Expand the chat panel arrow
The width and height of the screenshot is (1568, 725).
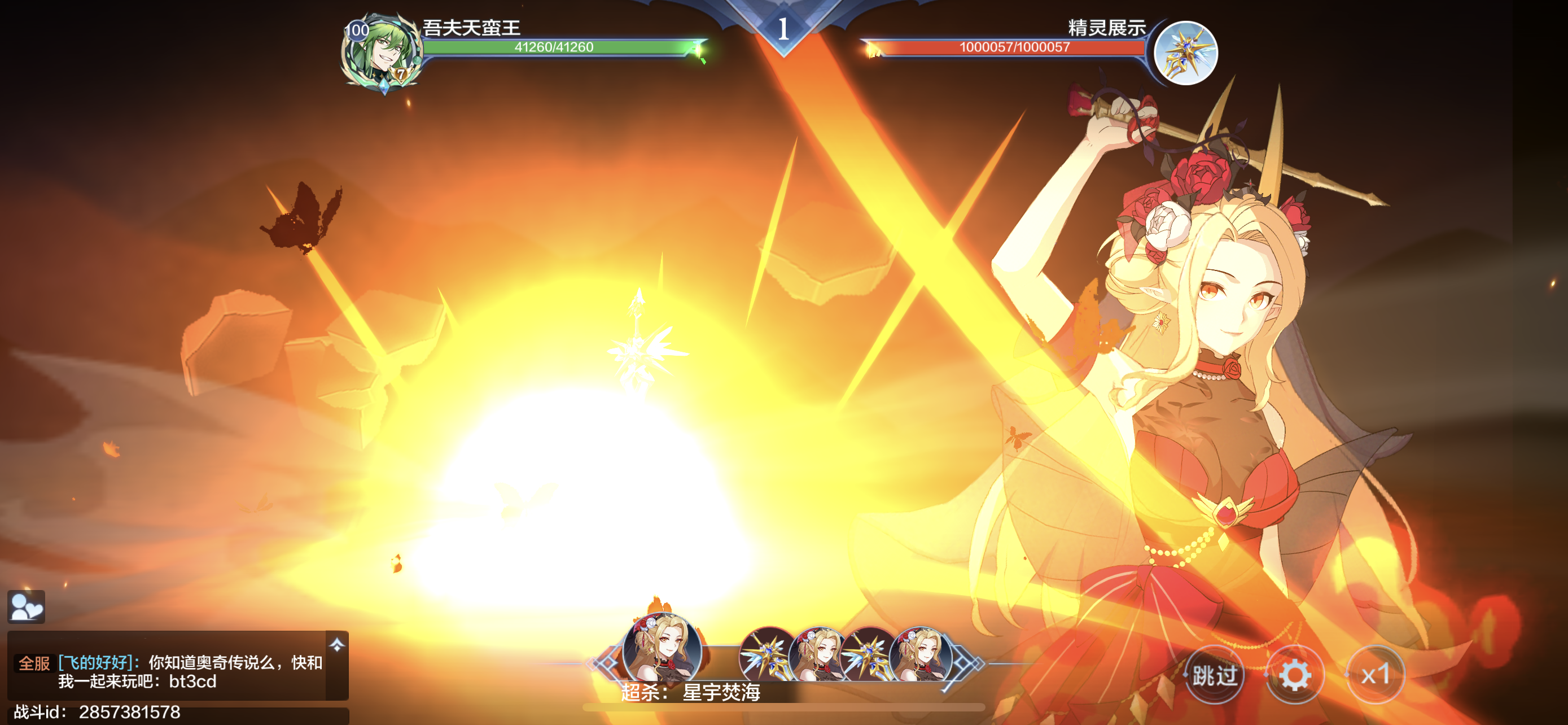336,645
